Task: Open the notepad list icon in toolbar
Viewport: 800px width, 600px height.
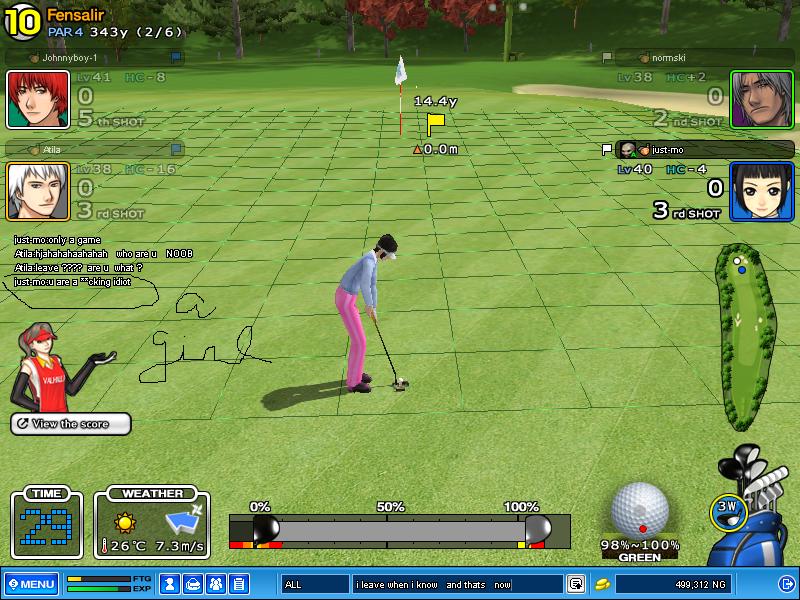Action: (x=238, y=584)
